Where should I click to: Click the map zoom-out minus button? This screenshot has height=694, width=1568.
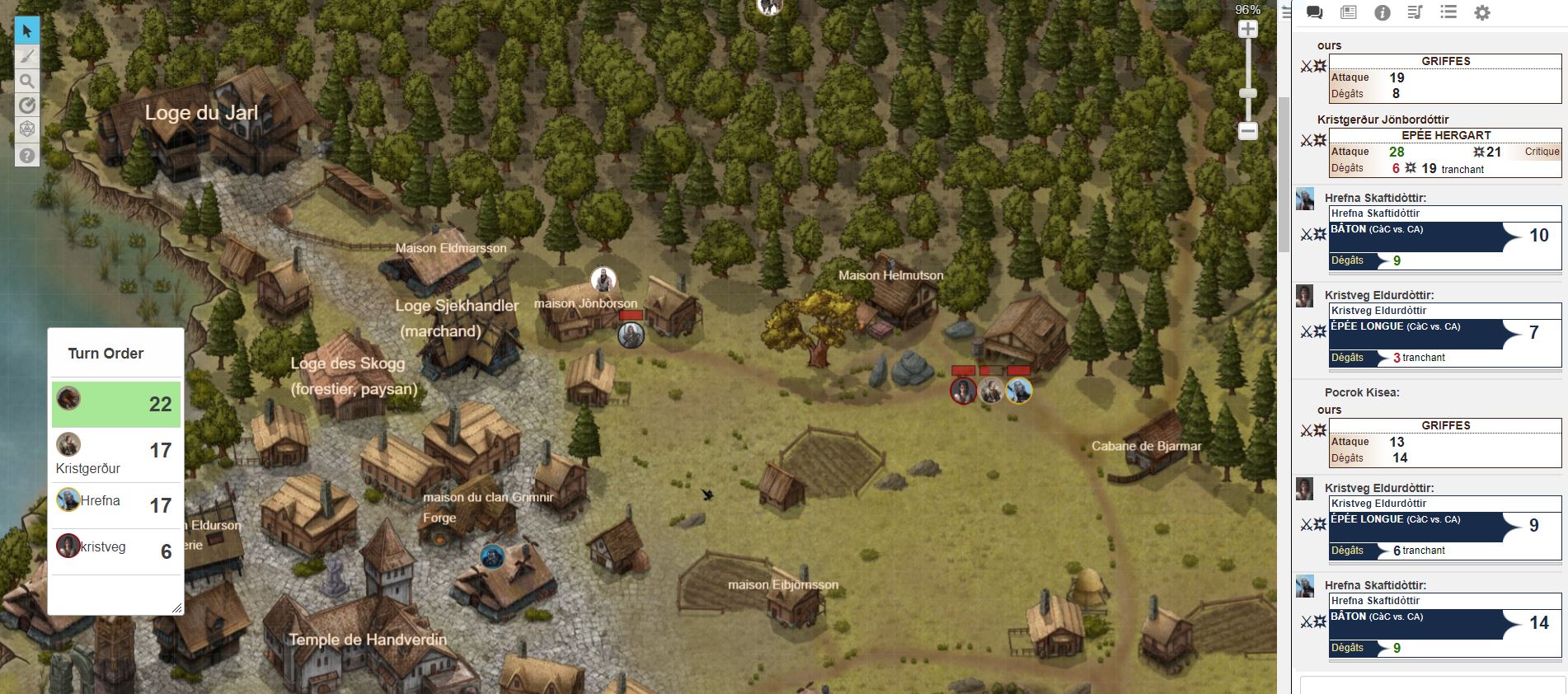[x=1248, y=131]
